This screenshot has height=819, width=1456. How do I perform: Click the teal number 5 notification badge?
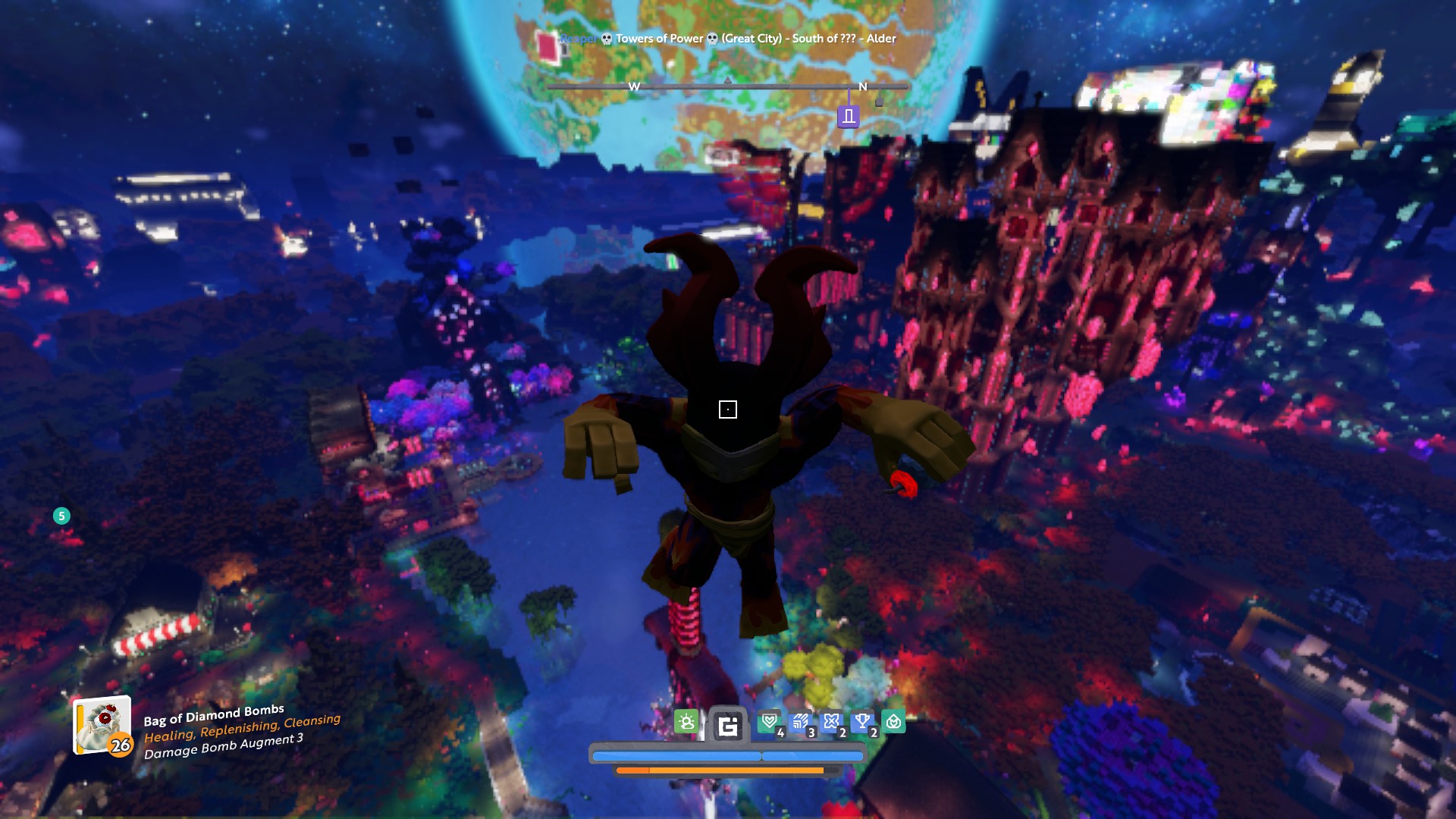tap(61, 516)
